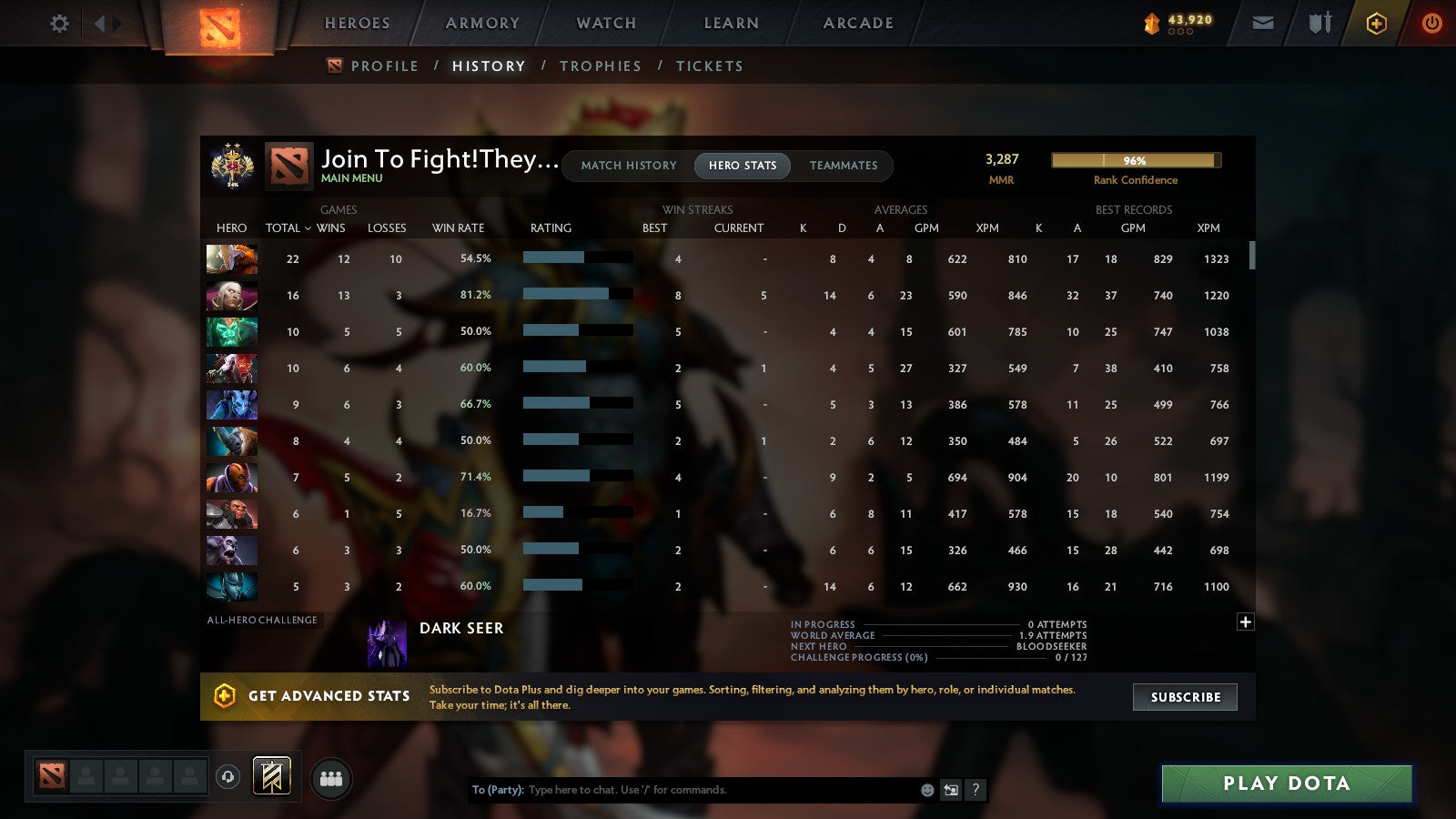Expand All-Hero Challenge with the plus button
The image size is (1456, 819).
[1245, 622]
